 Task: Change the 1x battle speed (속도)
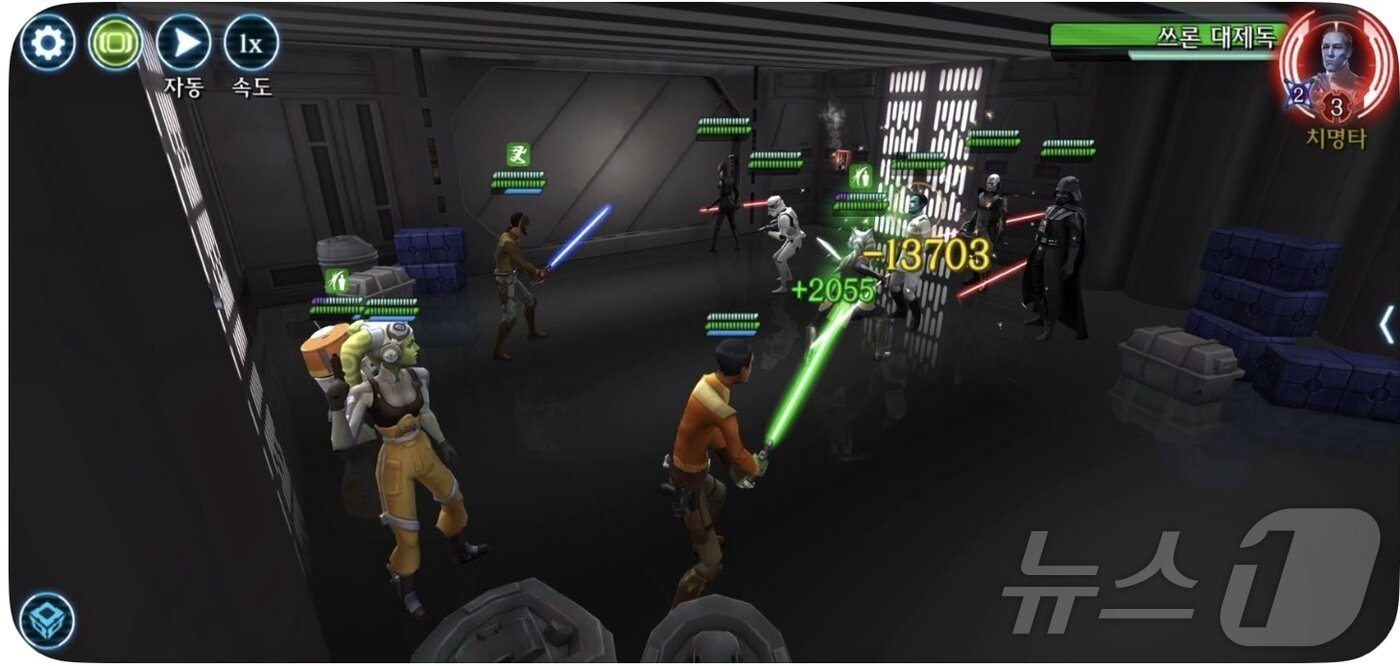click(250, 43)
